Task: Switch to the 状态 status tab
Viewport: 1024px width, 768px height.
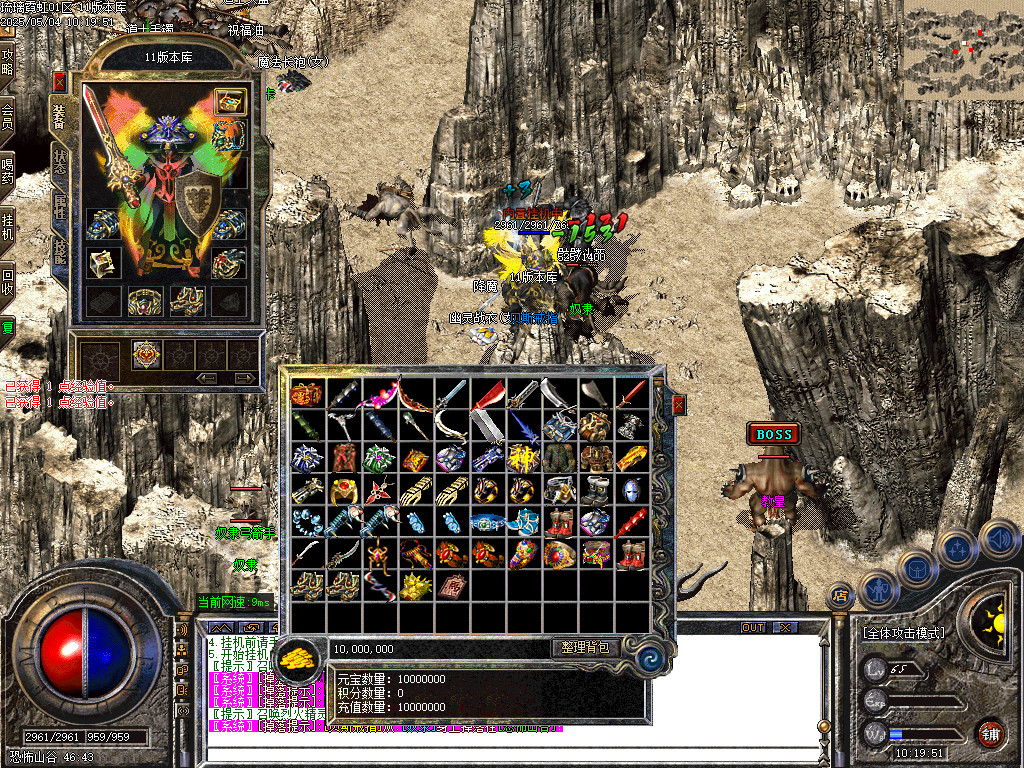Action: pos(59,161)
